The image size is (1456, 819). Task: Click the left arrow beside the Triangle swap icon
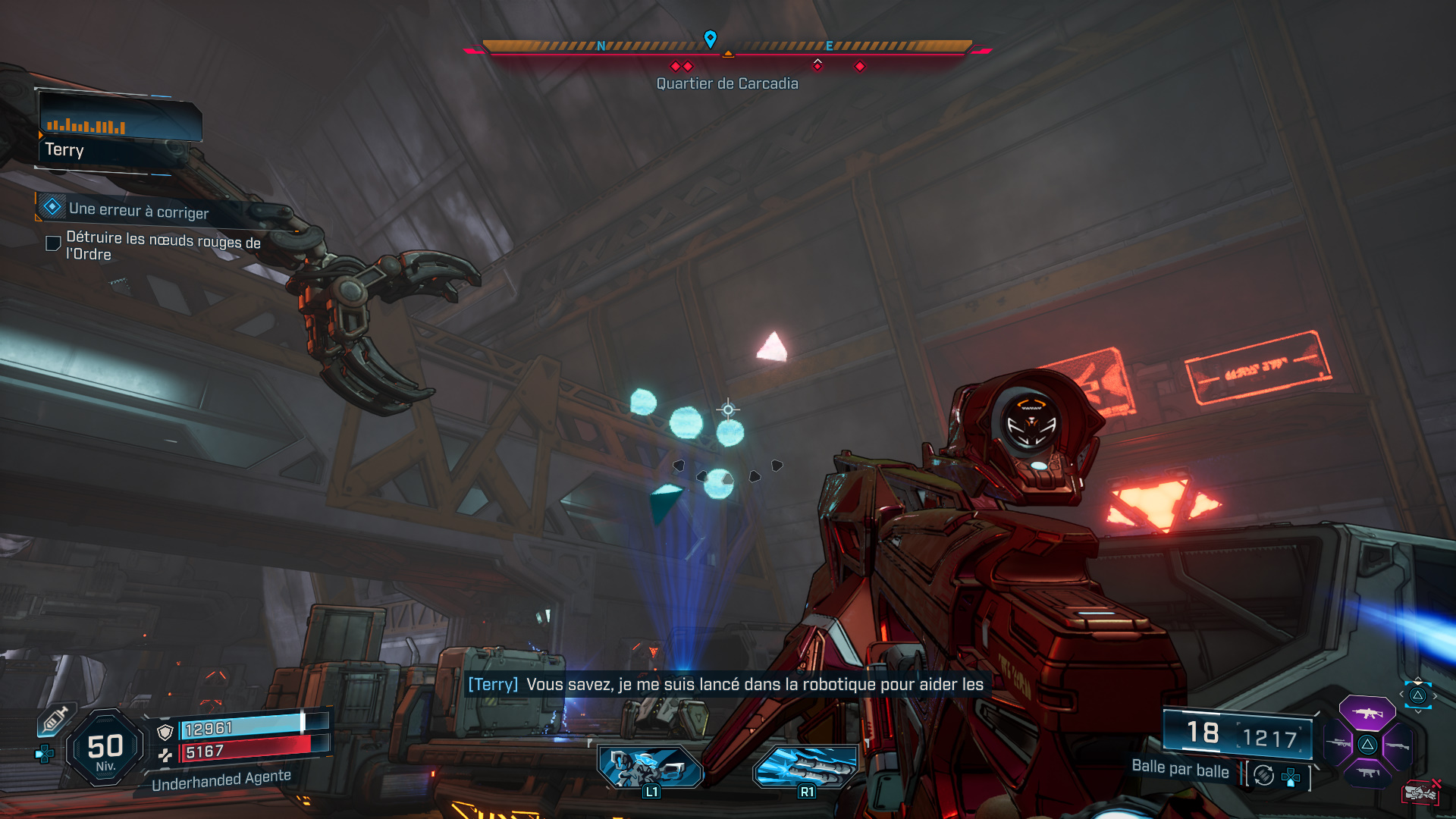(1401, 695)
